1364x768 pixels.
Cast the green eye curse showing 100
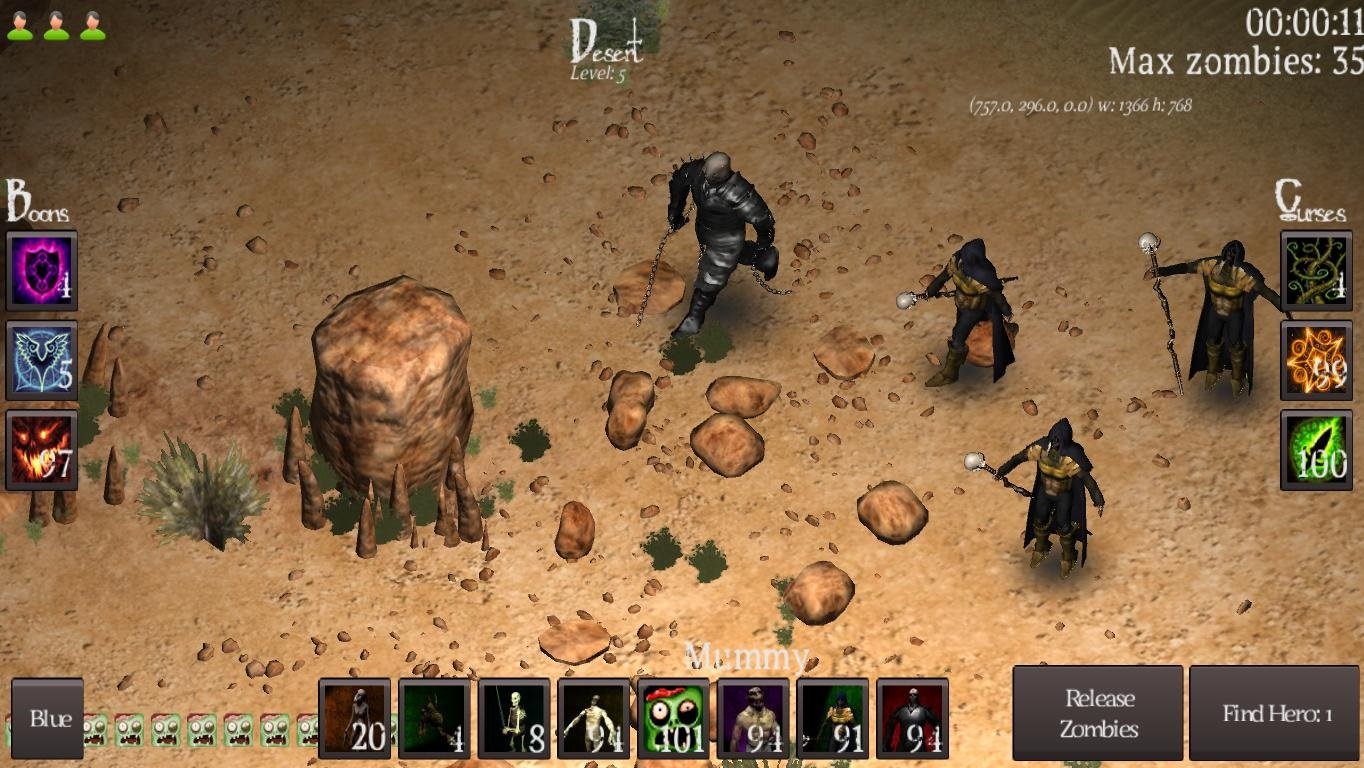coord(1315,452)
